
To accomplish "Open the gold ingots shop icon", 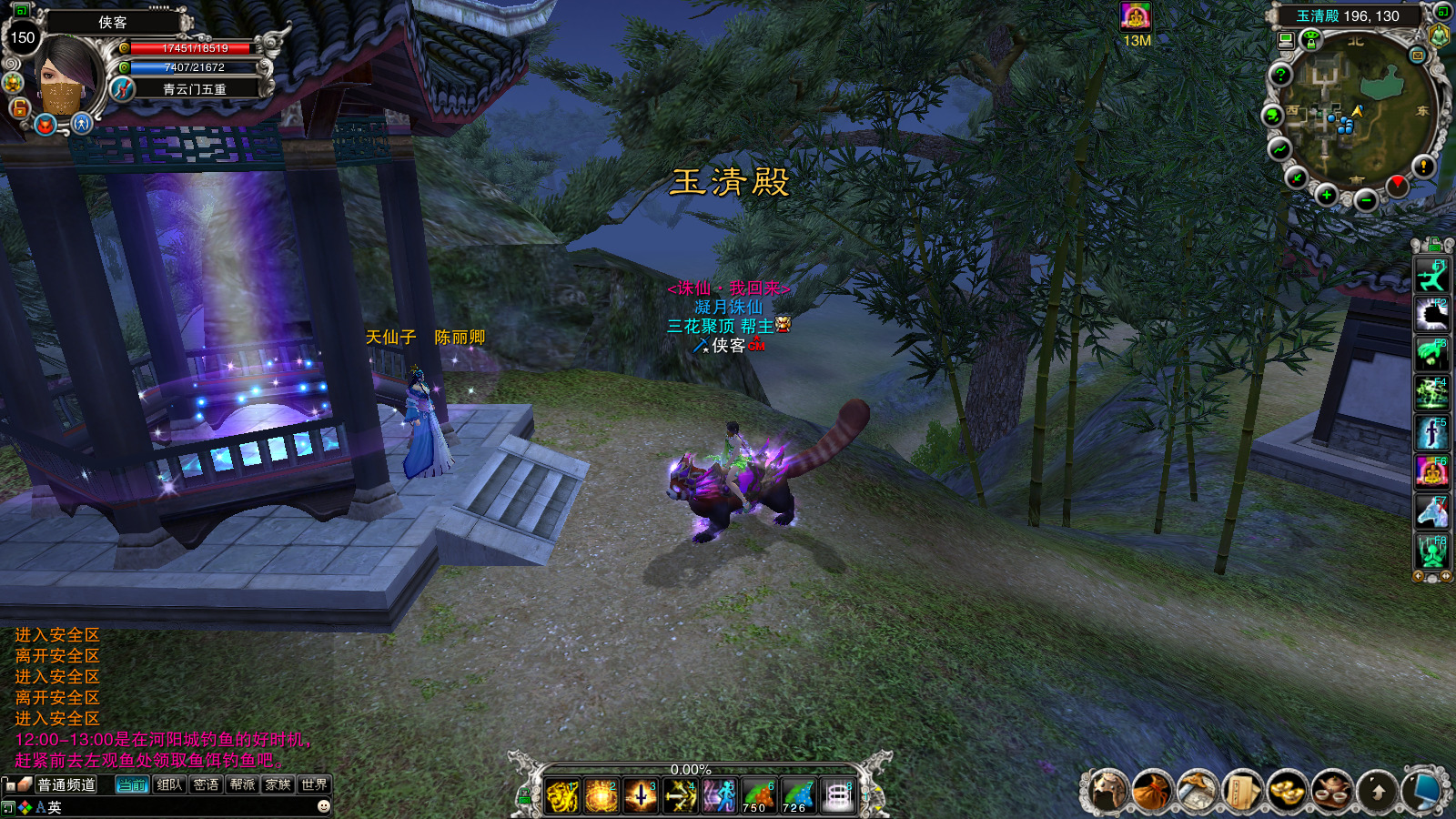I will click(x=1286, y=790).
